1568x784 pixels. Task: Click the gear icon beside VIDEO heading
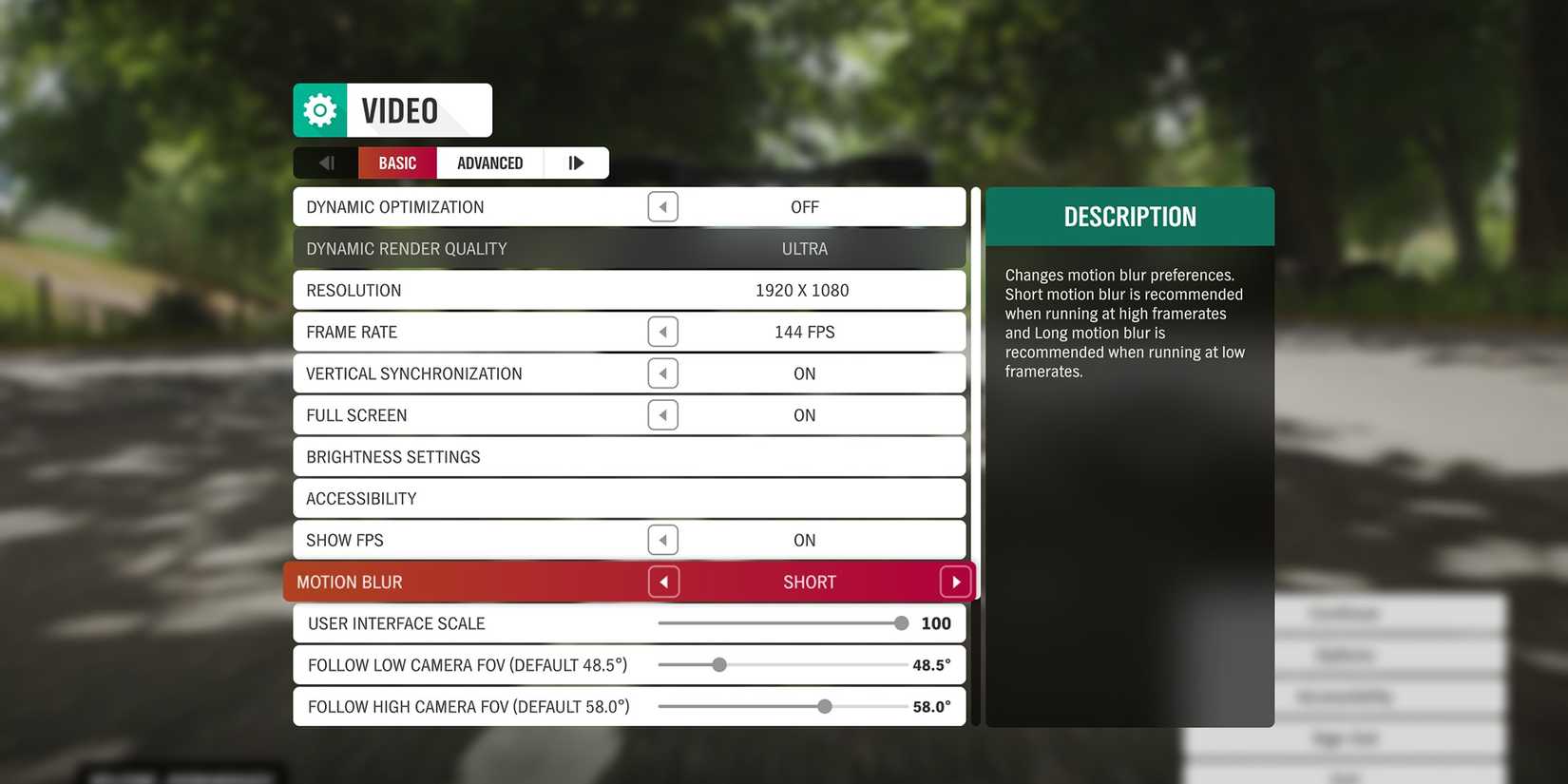319,109
